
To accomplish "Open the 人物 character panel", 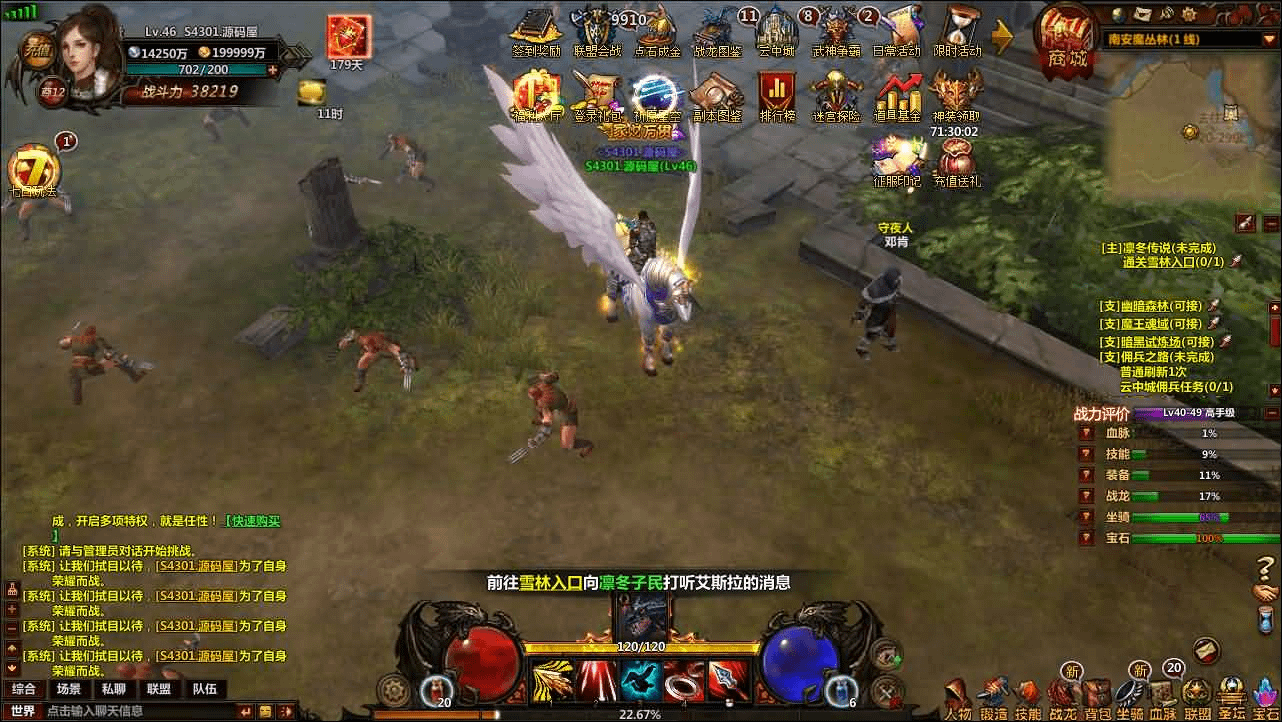I will [x=958, y=698].
